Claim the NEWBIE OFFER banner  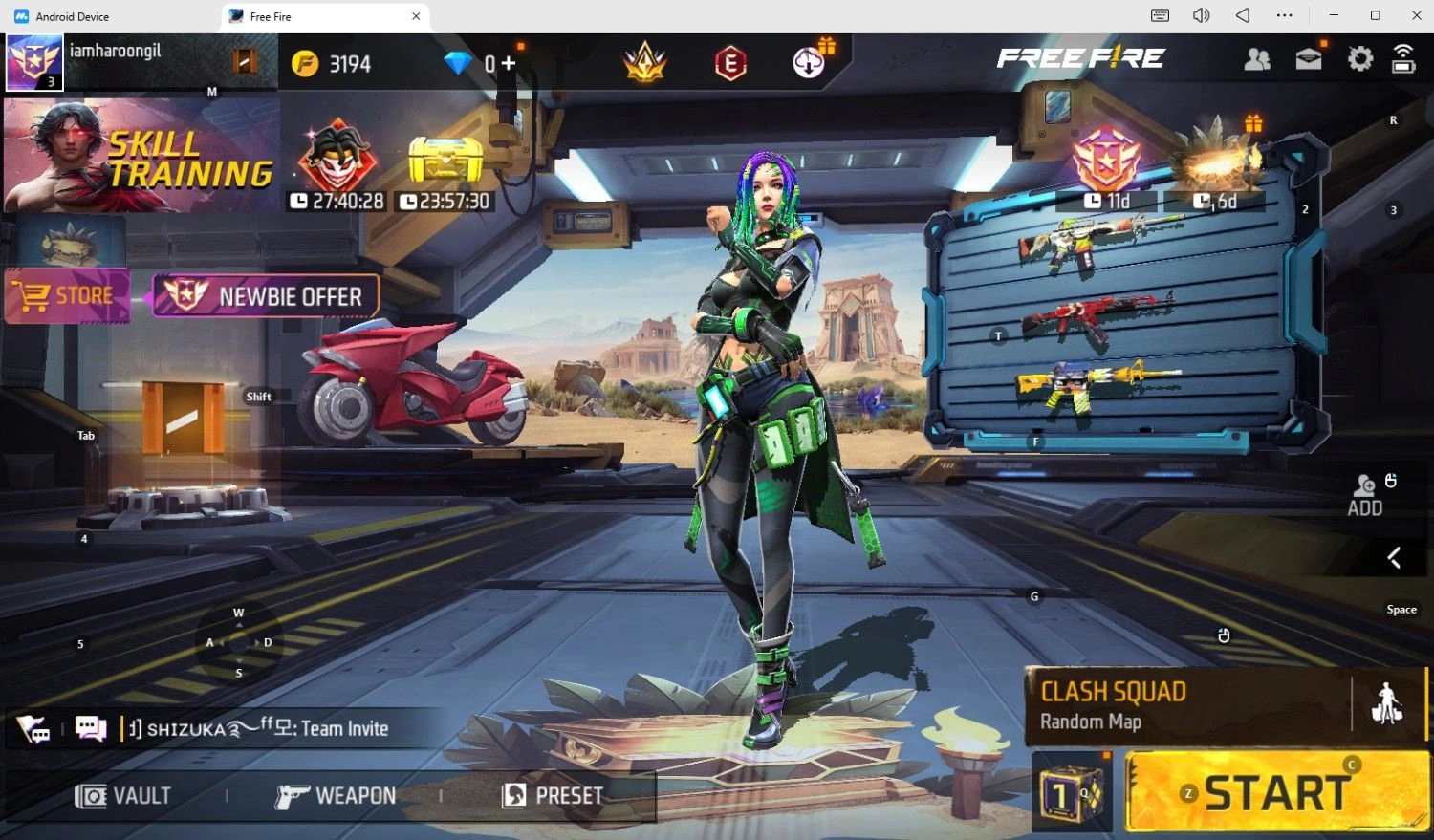(x=266, y=296)
